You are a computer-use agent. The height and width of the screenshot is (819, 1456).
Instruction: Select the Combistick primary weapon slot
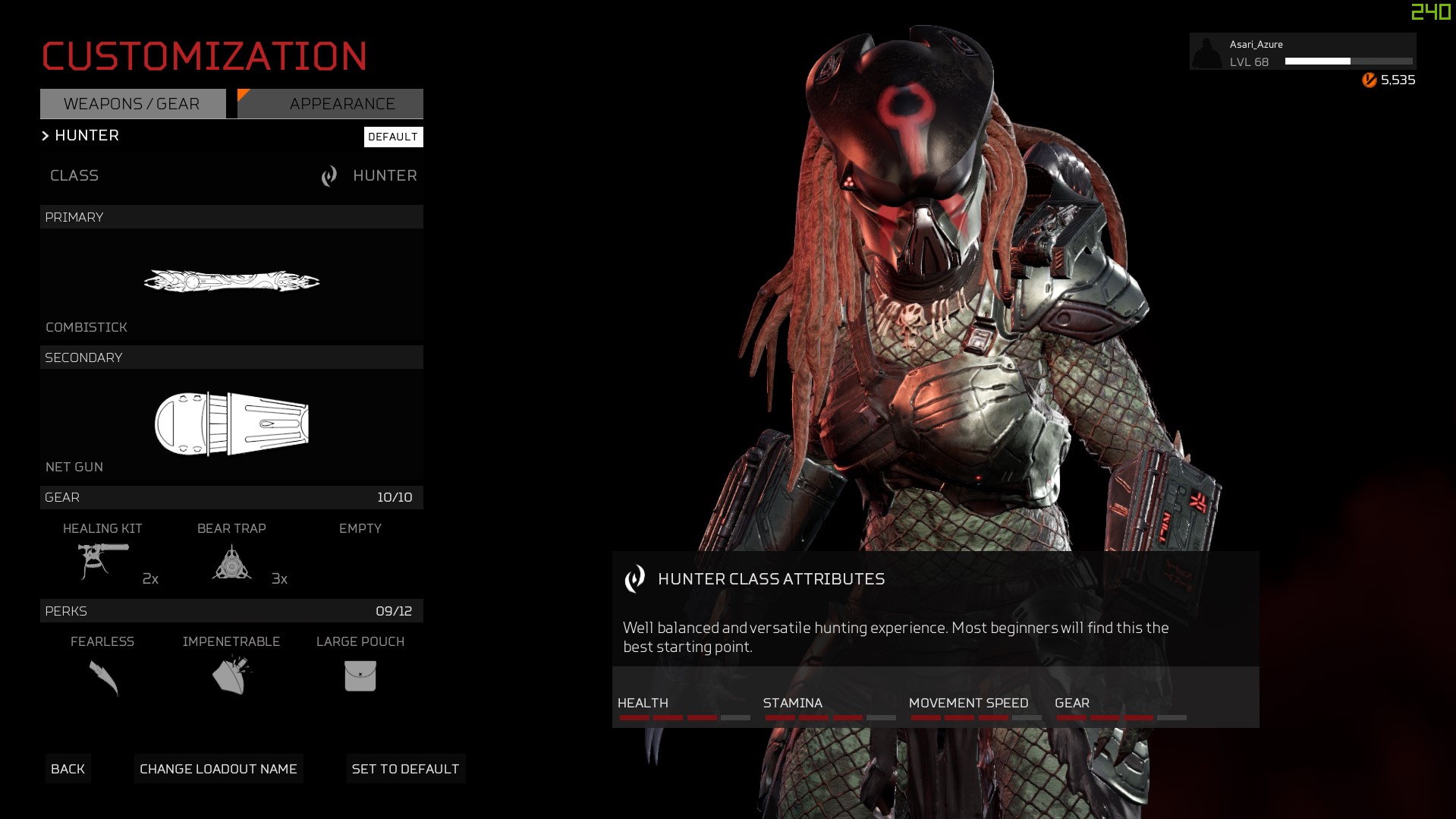231,285
